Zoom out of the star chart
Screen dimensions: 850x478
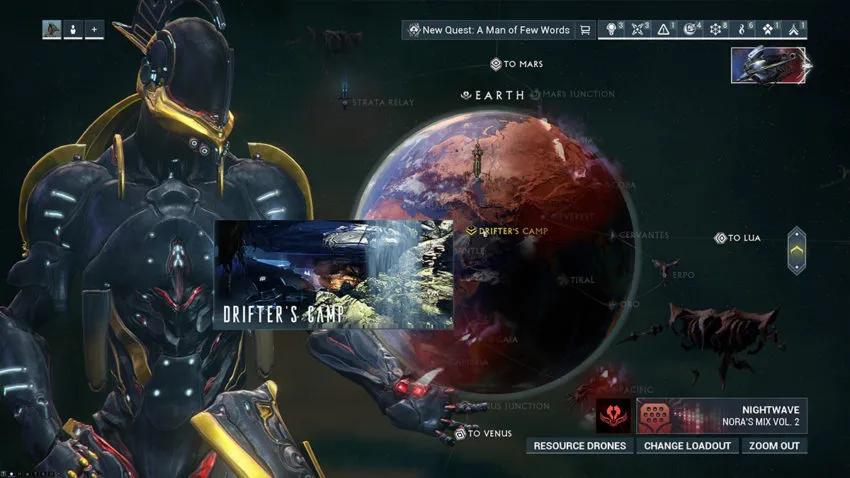(774, 446)
